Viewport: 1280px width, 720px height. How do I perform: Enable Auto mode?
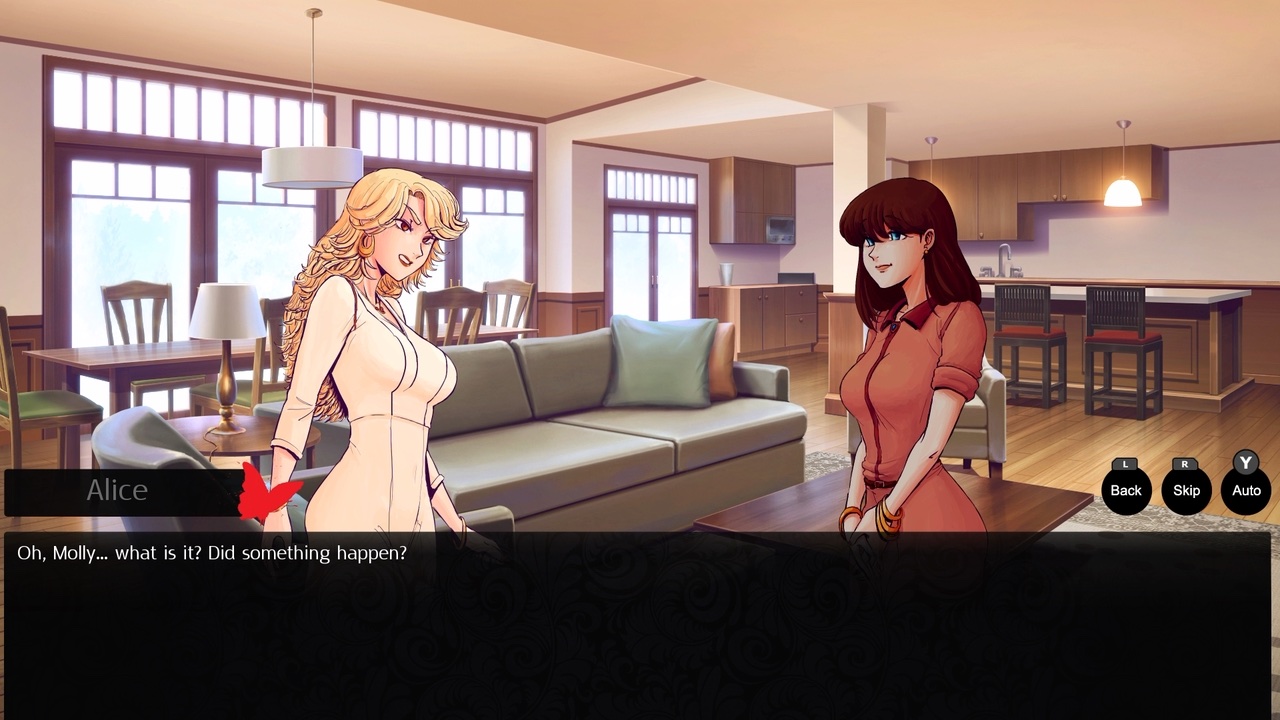point(1245,491)
